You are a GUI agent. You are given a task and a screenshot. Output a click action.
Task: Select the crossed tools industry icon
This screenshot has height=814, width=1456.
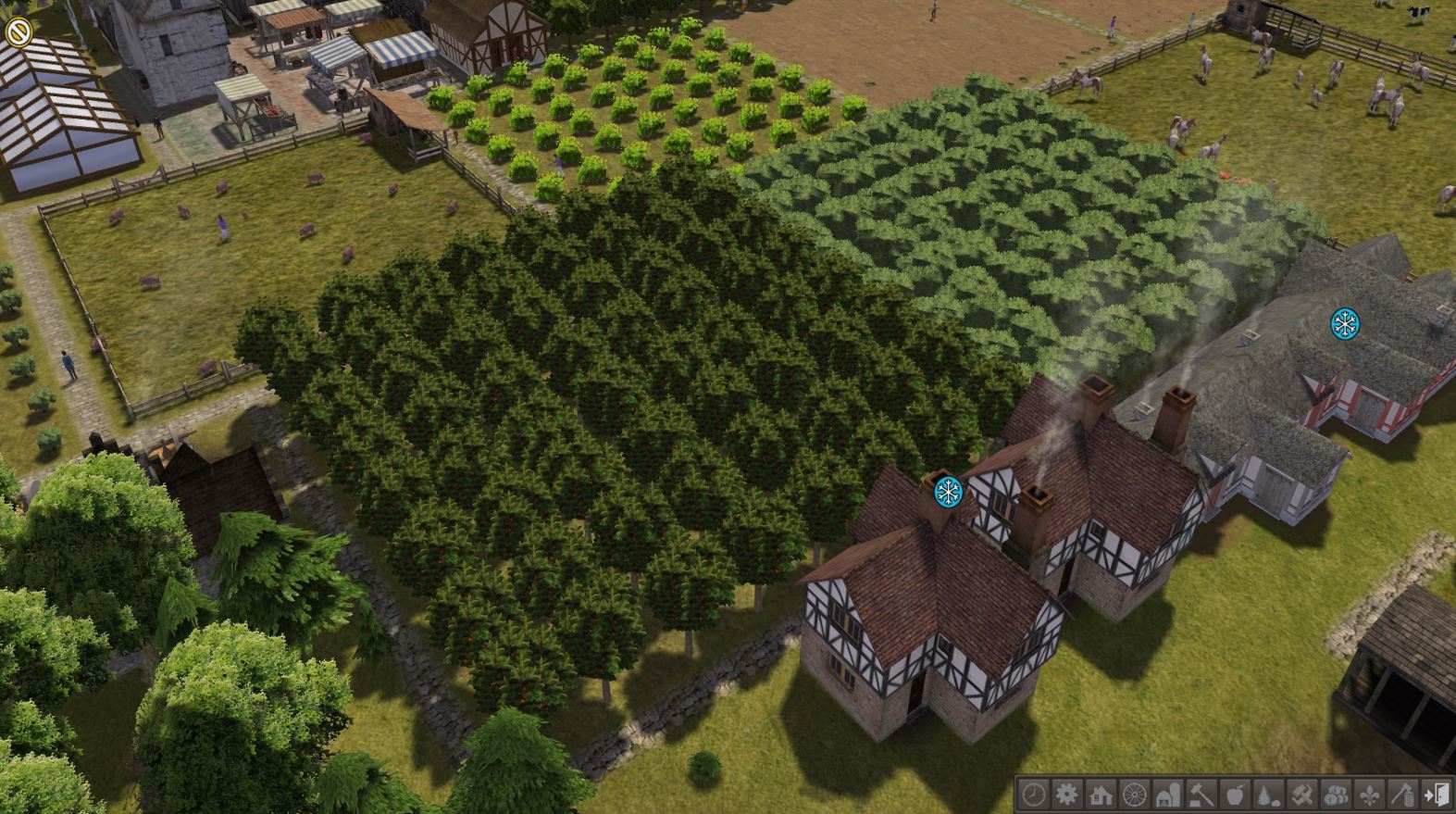tap(1302, 794)
